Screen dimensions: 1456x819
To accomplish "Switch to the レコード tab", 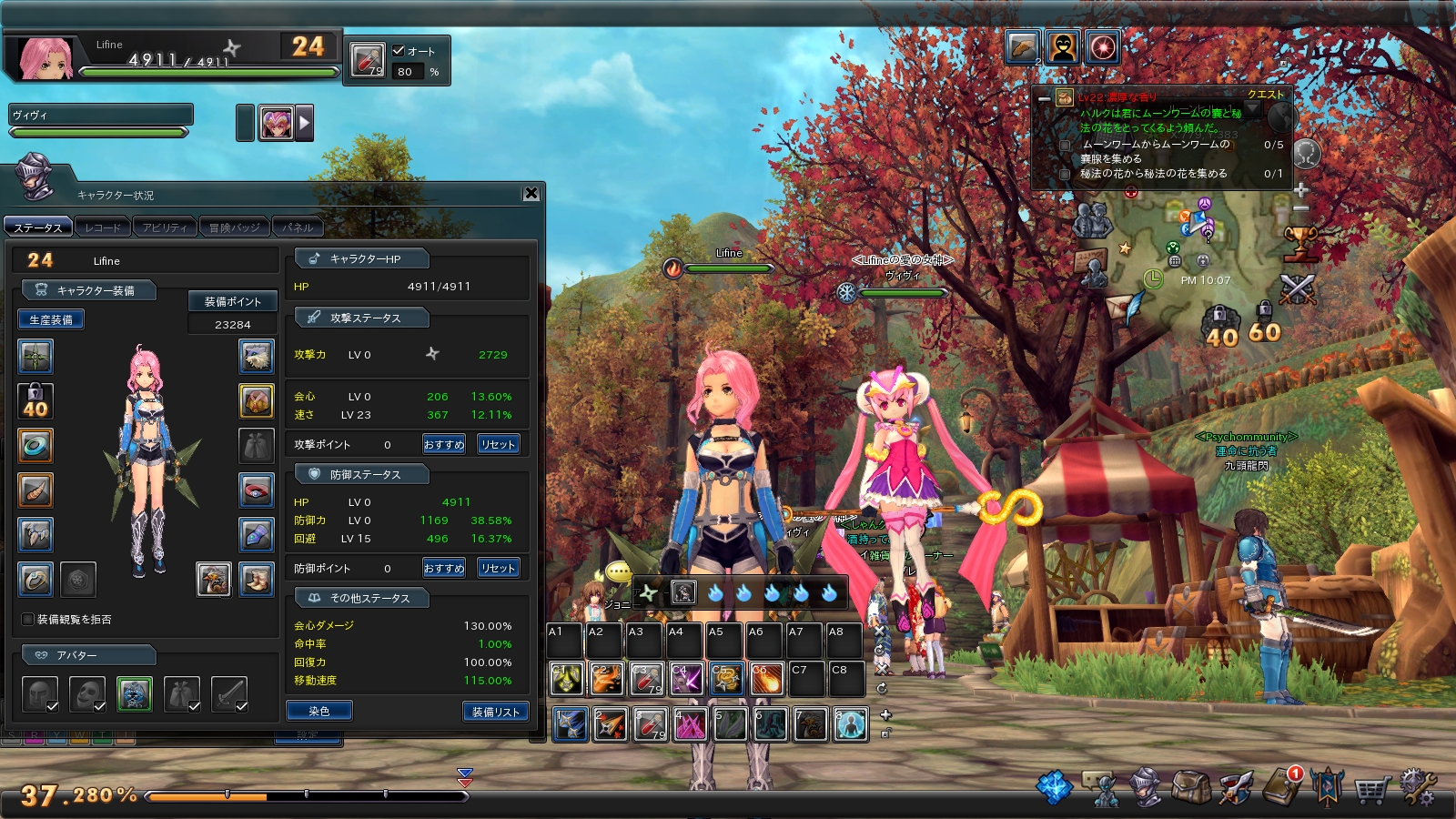I will click(x=102, y=227).
